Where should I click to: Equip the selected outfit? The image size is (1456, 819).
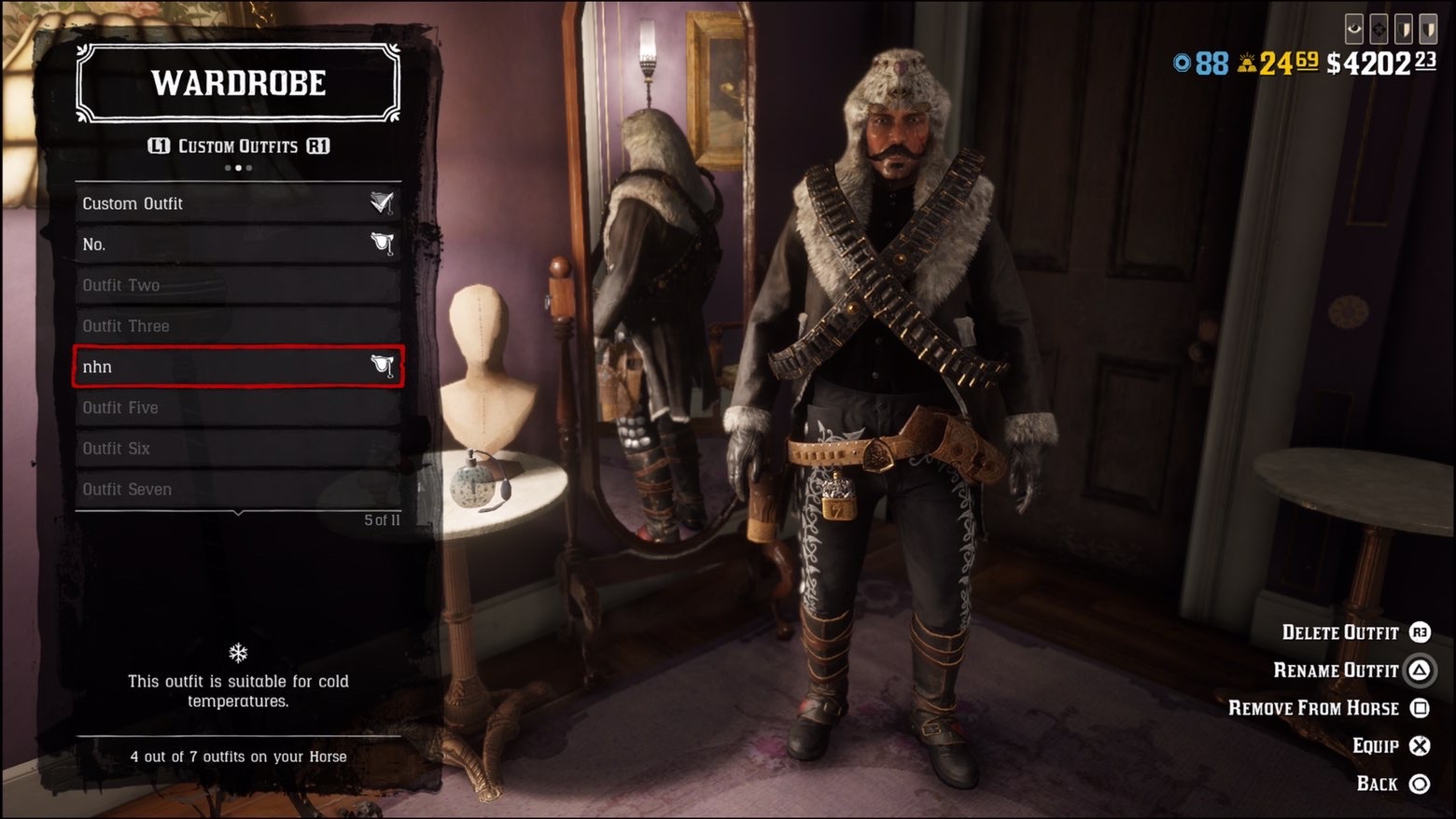(x=1390, y=745)
